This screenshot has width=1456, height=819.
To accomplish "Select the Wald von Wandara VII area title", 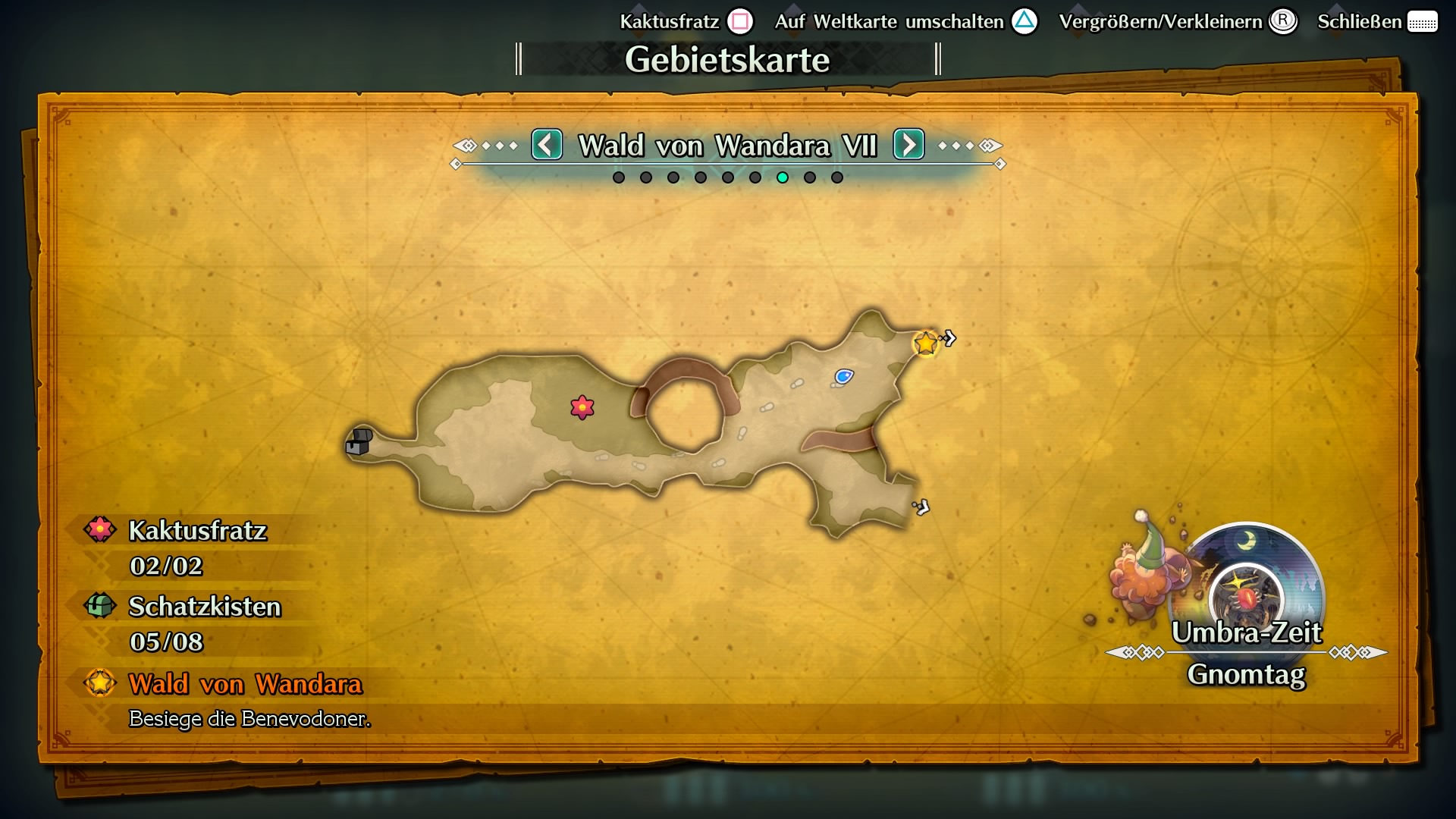I will coord(727,146).
